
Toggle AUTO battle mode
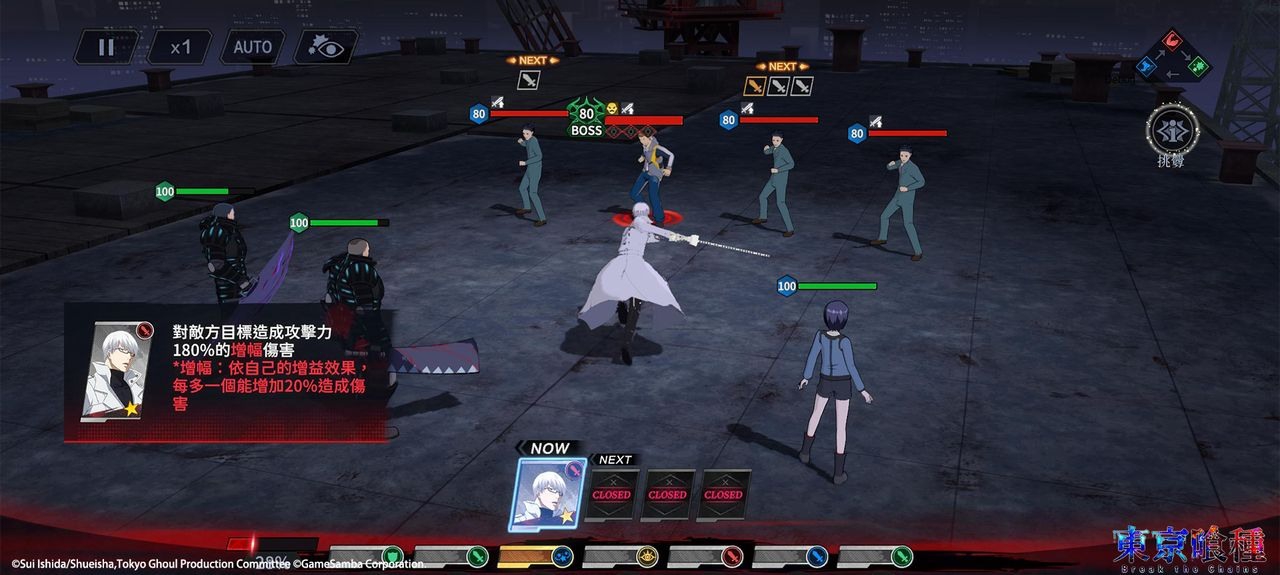(252, 47)
